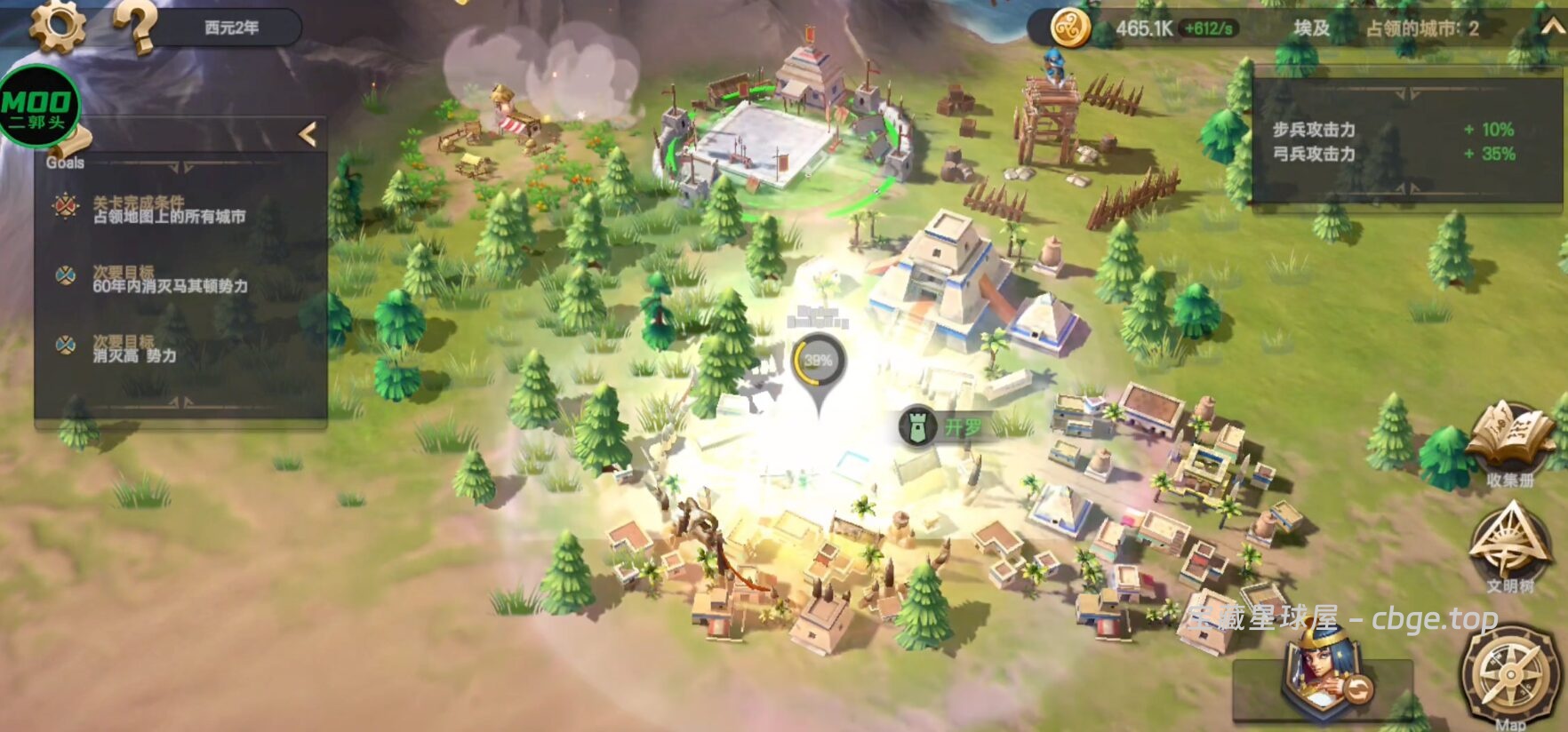Click the gold coin resource icon
This screenshot has width=1568, height=732.
1070,28
